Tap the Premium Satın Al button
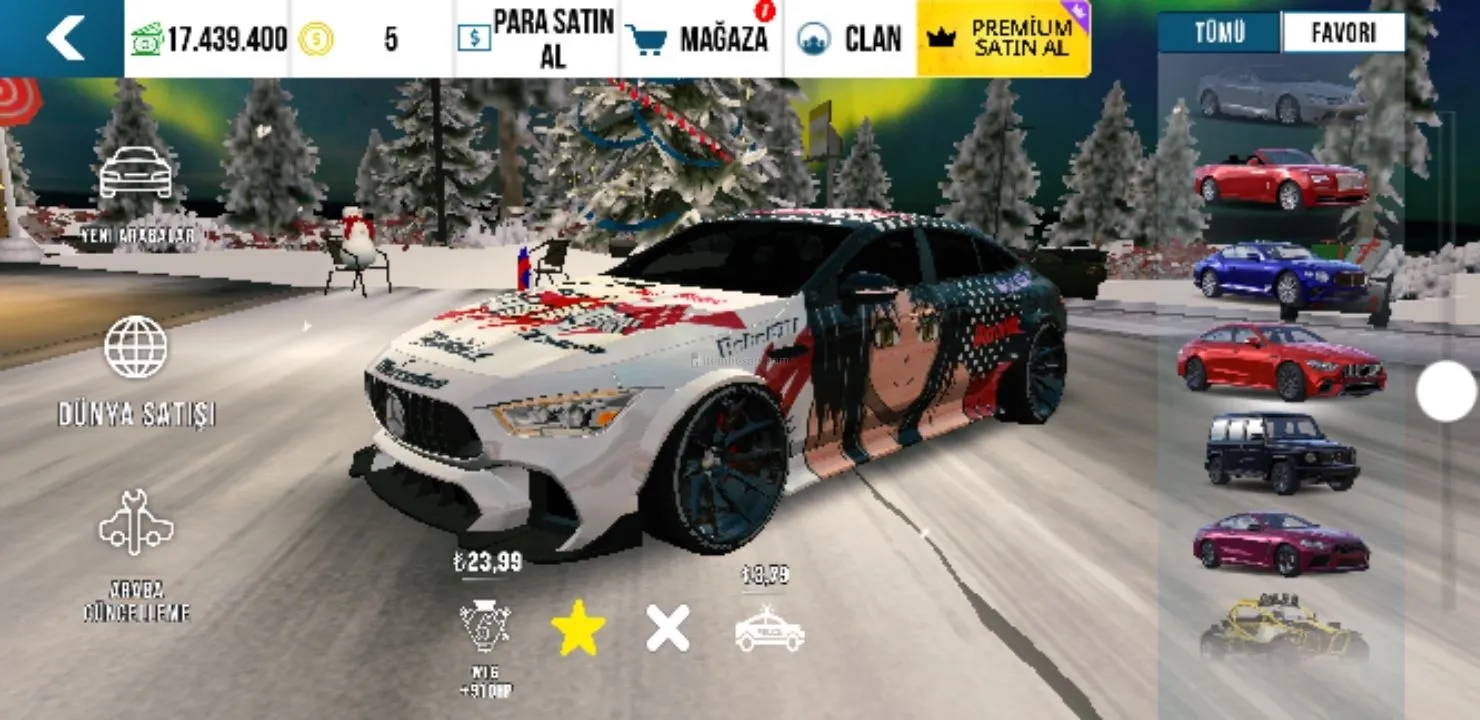1480x720 pixels. [x=1003, y=38]
